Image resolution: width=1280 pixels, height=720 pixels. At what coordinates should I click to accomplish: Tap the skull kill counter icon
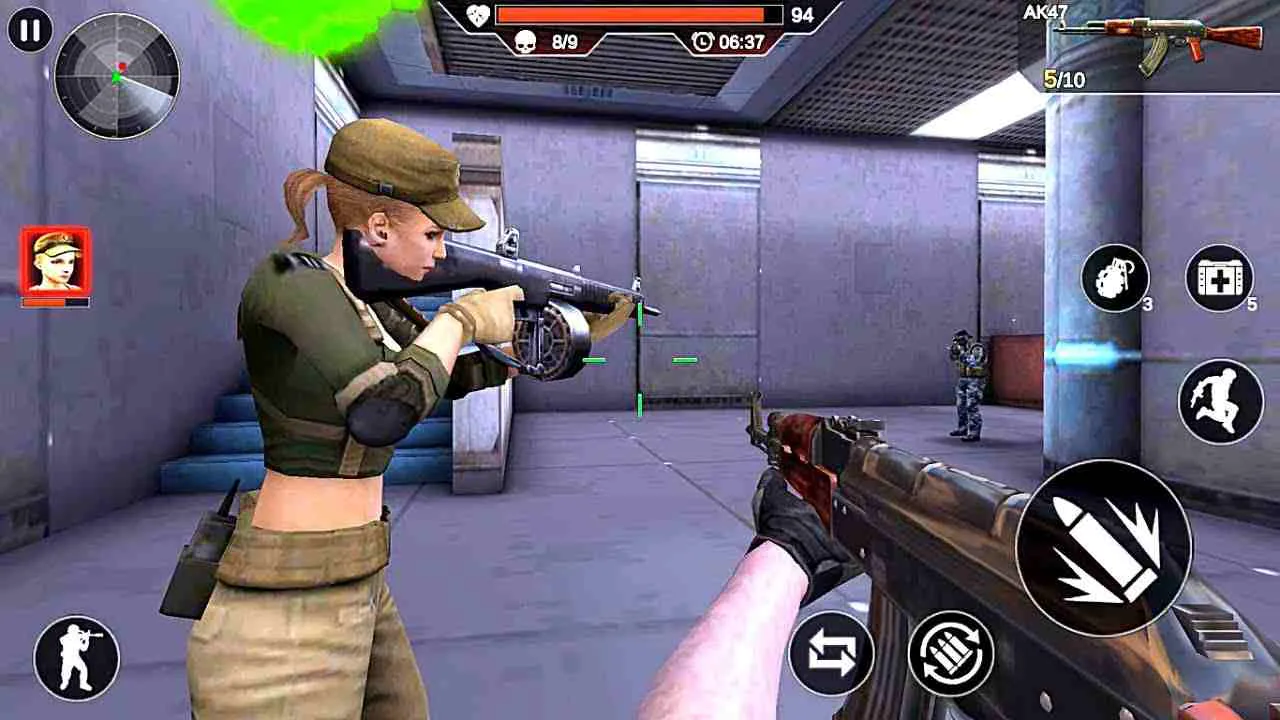click(x=528, y=42)
